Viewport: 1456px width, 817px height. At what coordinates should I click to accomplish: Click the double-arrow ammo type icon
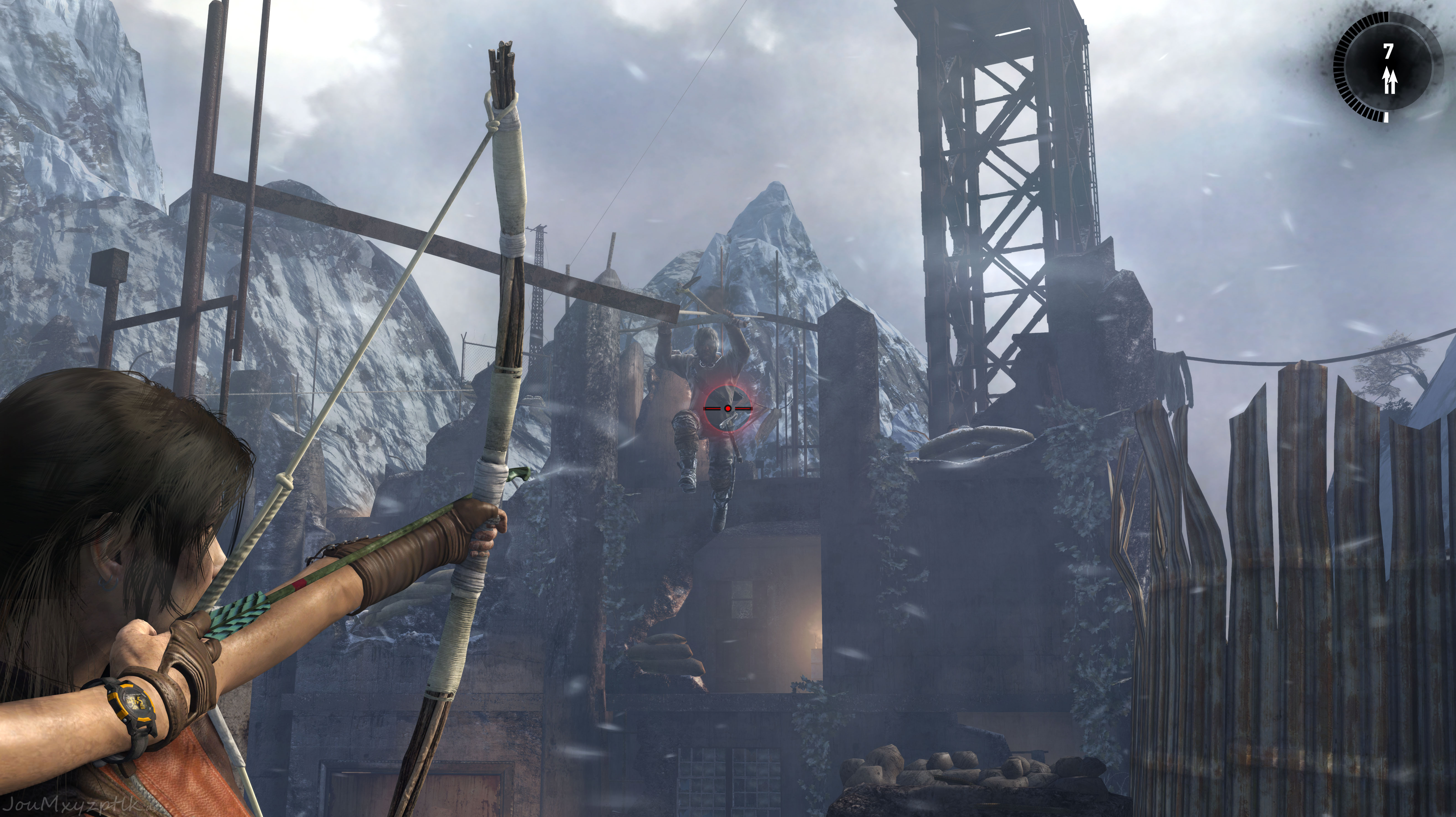pos(1389,80)
